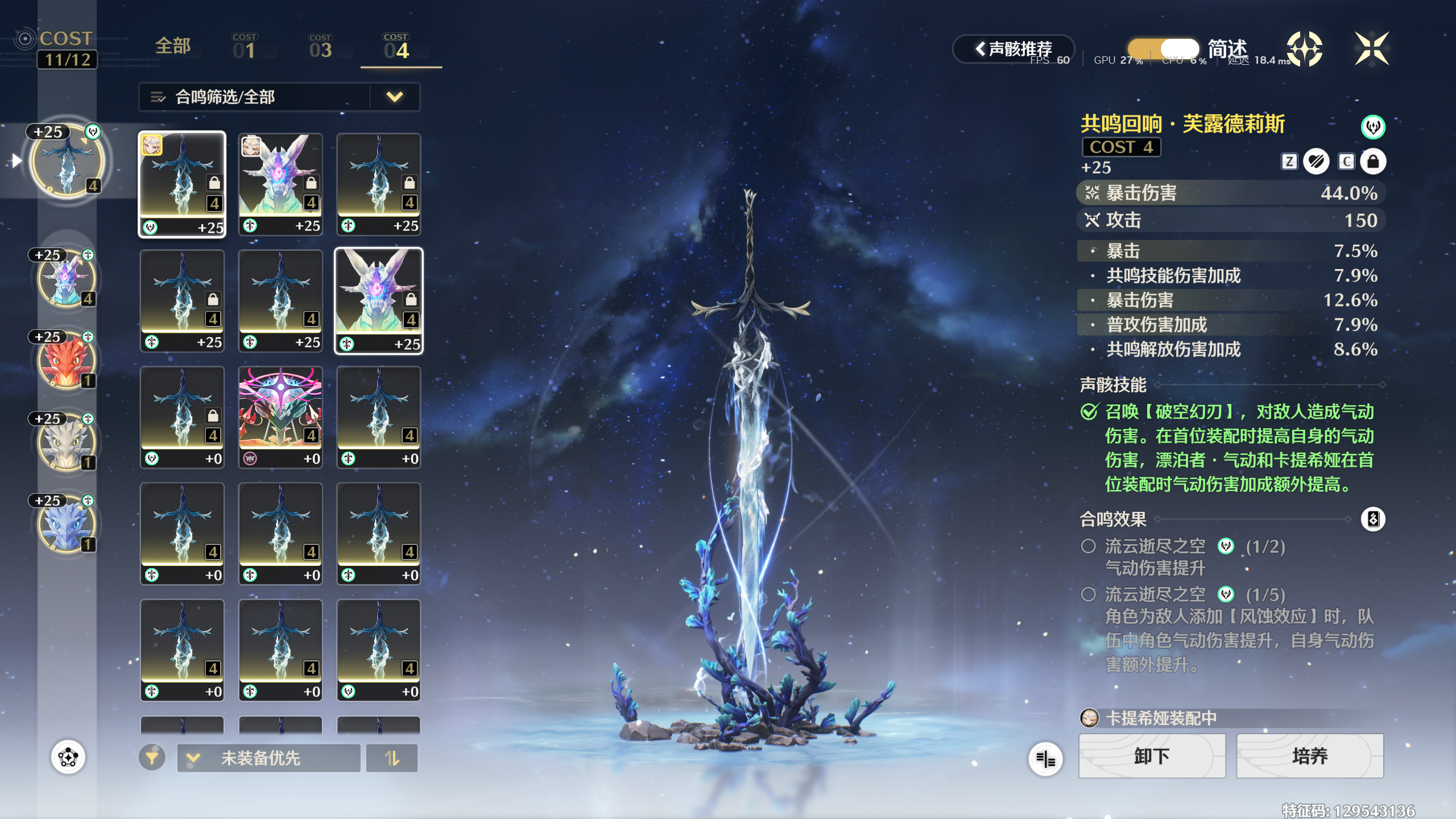This screenshot has height=819, width=1456.
Task: Open the sonata effect details icon
Action: point(1372,519)
